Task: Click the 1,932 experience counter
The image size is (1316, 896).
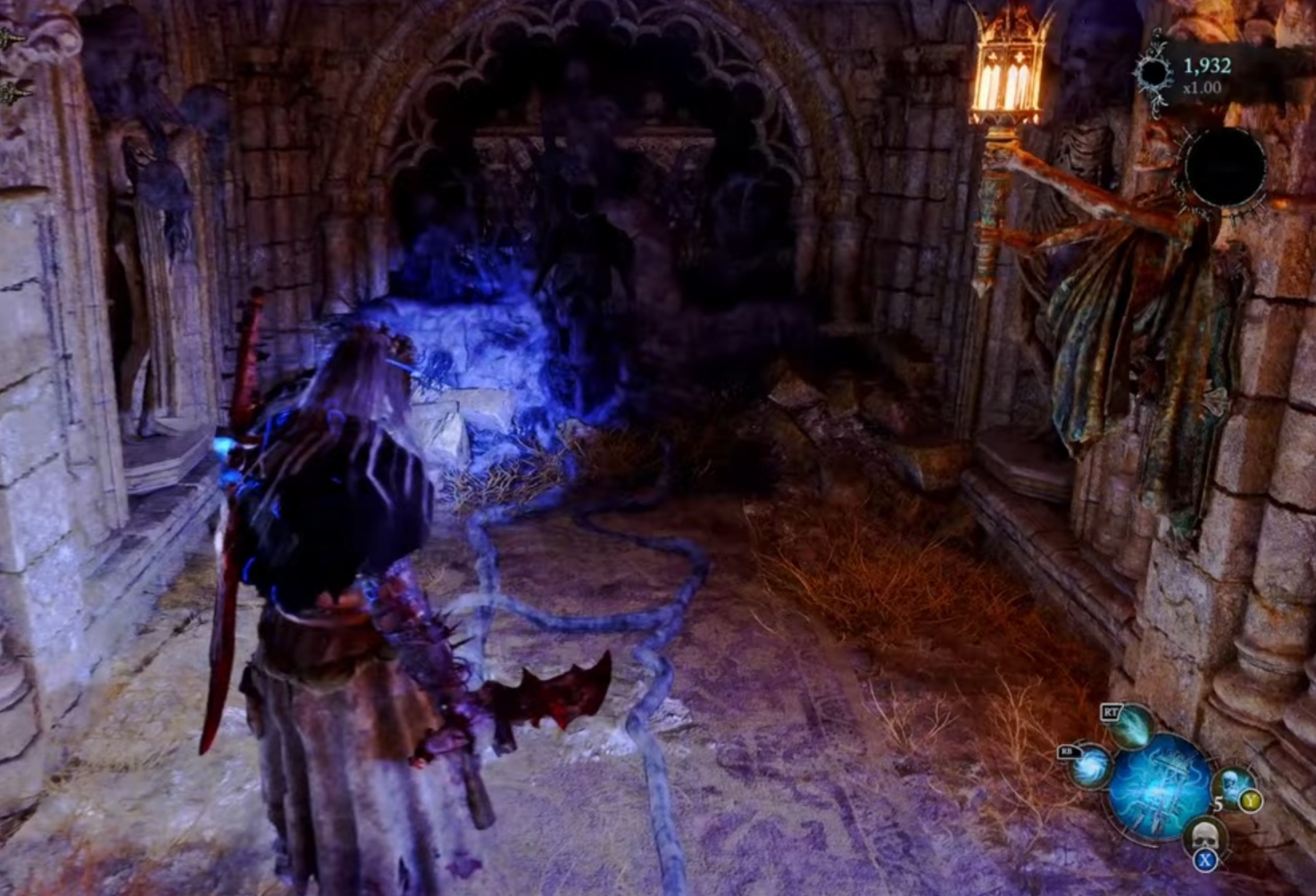Action: [1207, 65]
